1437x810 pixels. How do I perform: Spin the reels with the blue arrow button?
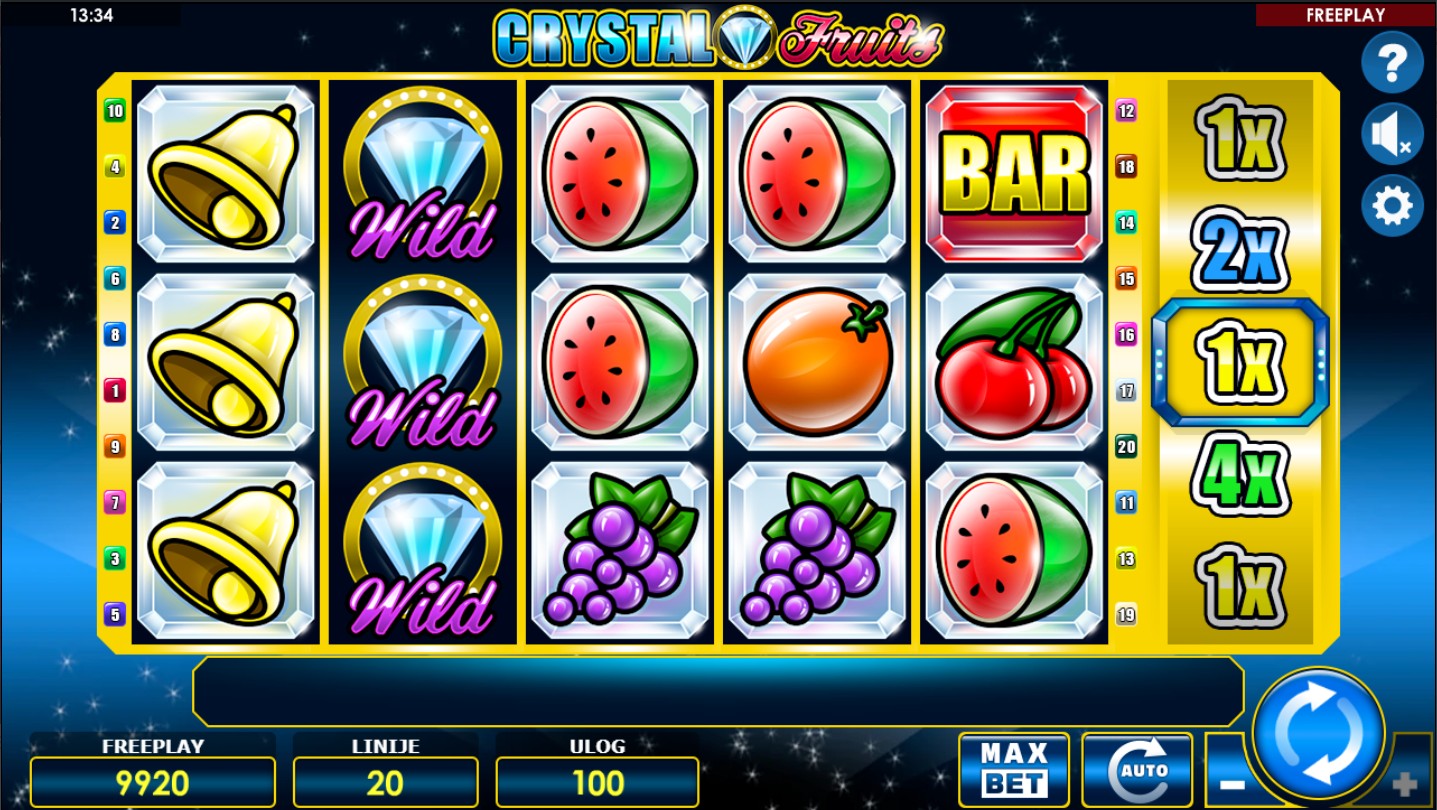point(1319,733)
